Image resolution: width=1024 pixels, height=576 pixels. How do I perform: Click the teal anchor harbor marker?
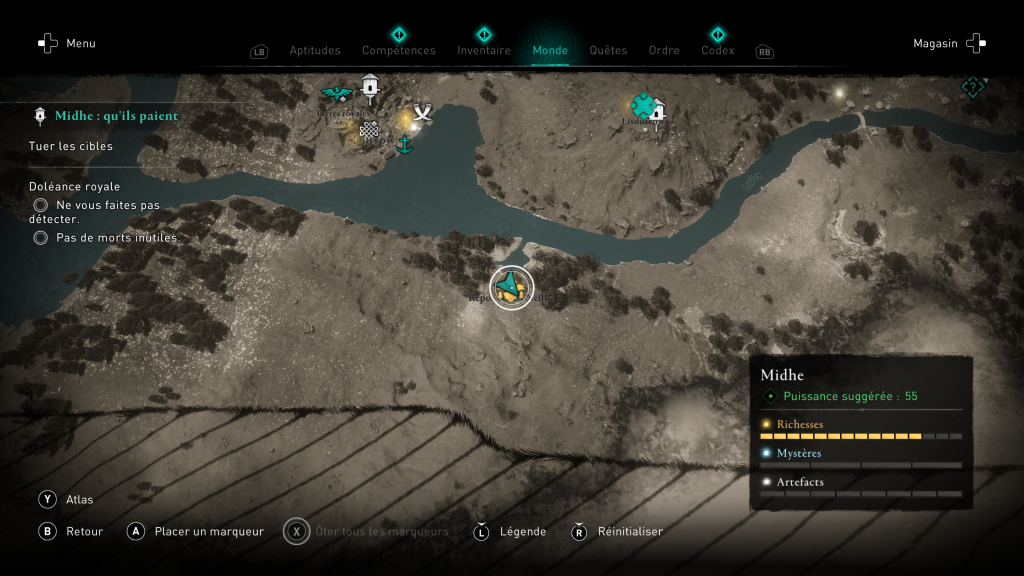pos(405,145)
